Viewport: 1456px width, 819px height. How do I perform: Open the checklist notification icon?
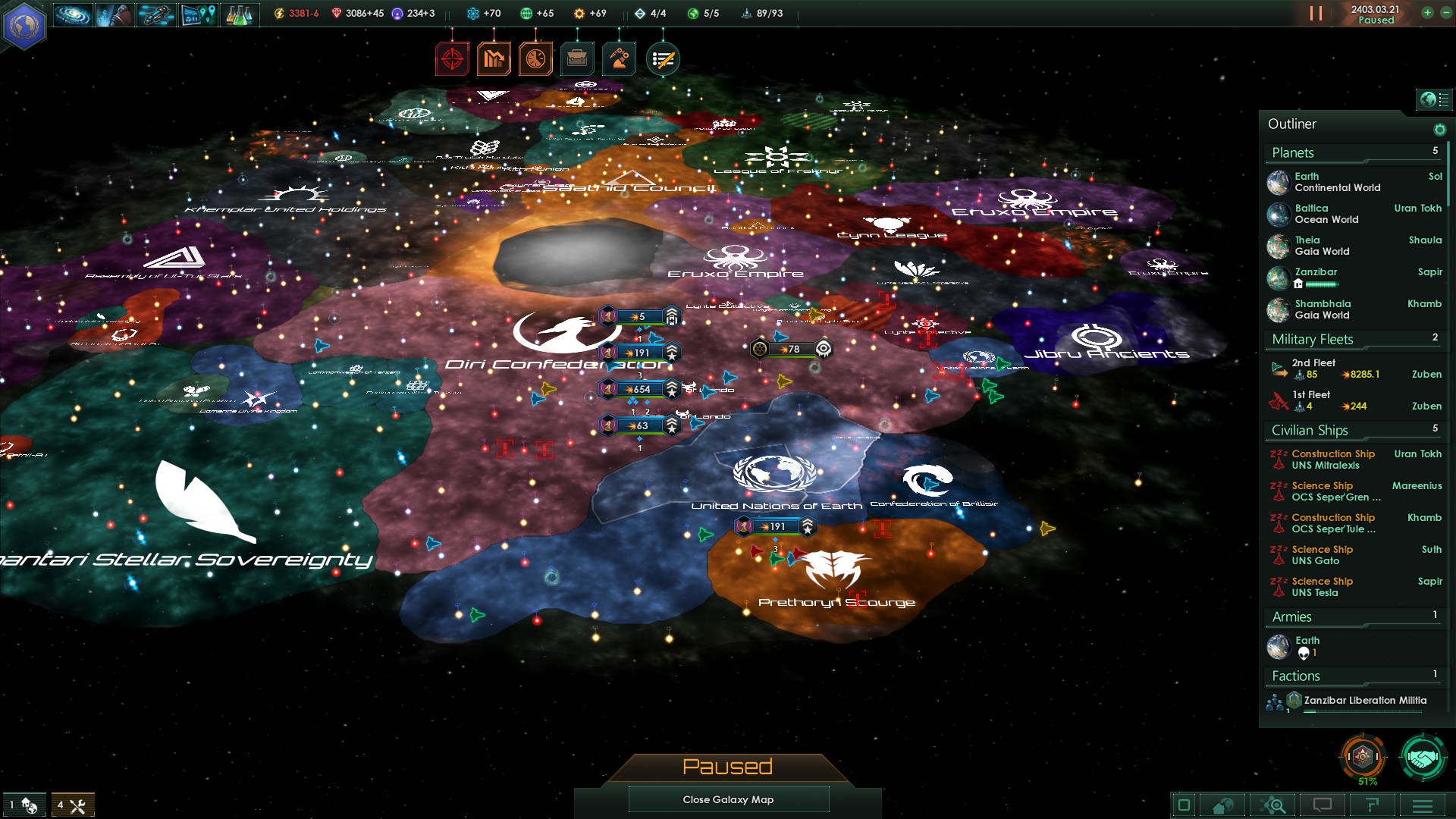(663, 59)
